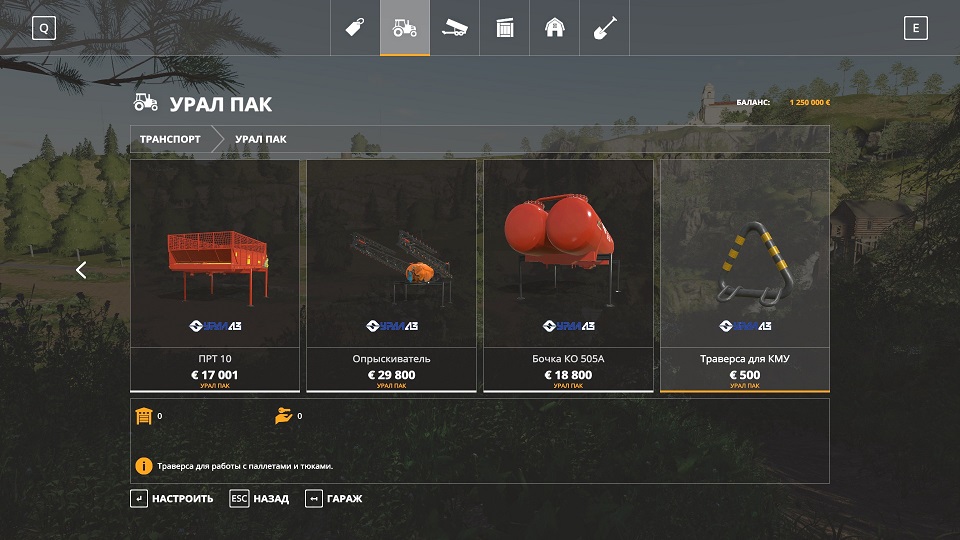Viewport: 960px width, 540px height.
Task: Switch to the container objects tab
Action: tap(505, 28)
